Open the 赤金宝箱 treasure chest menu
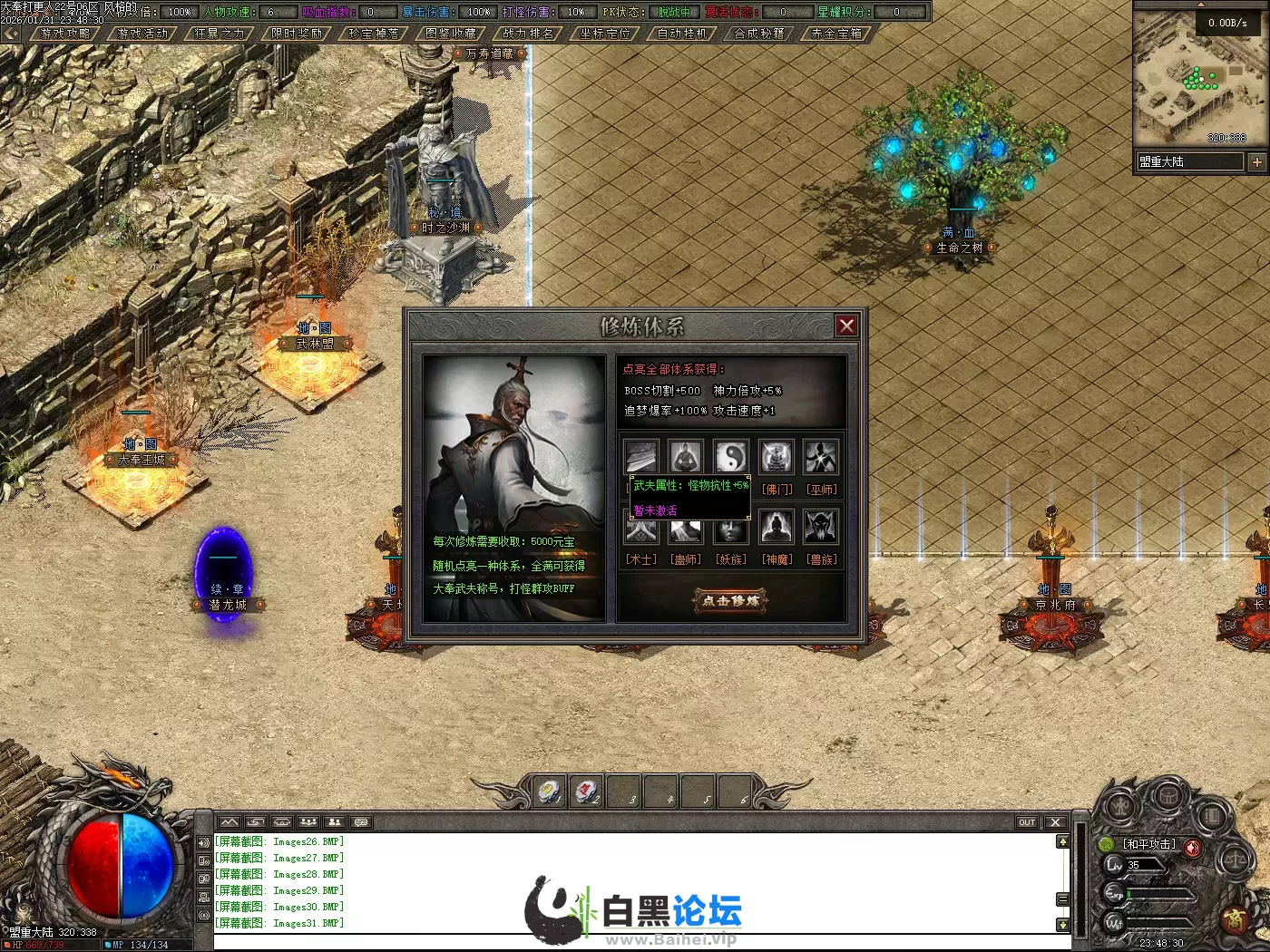This screenshot has width=1270, height=952. pyautogui.click(x=836, y=34)
